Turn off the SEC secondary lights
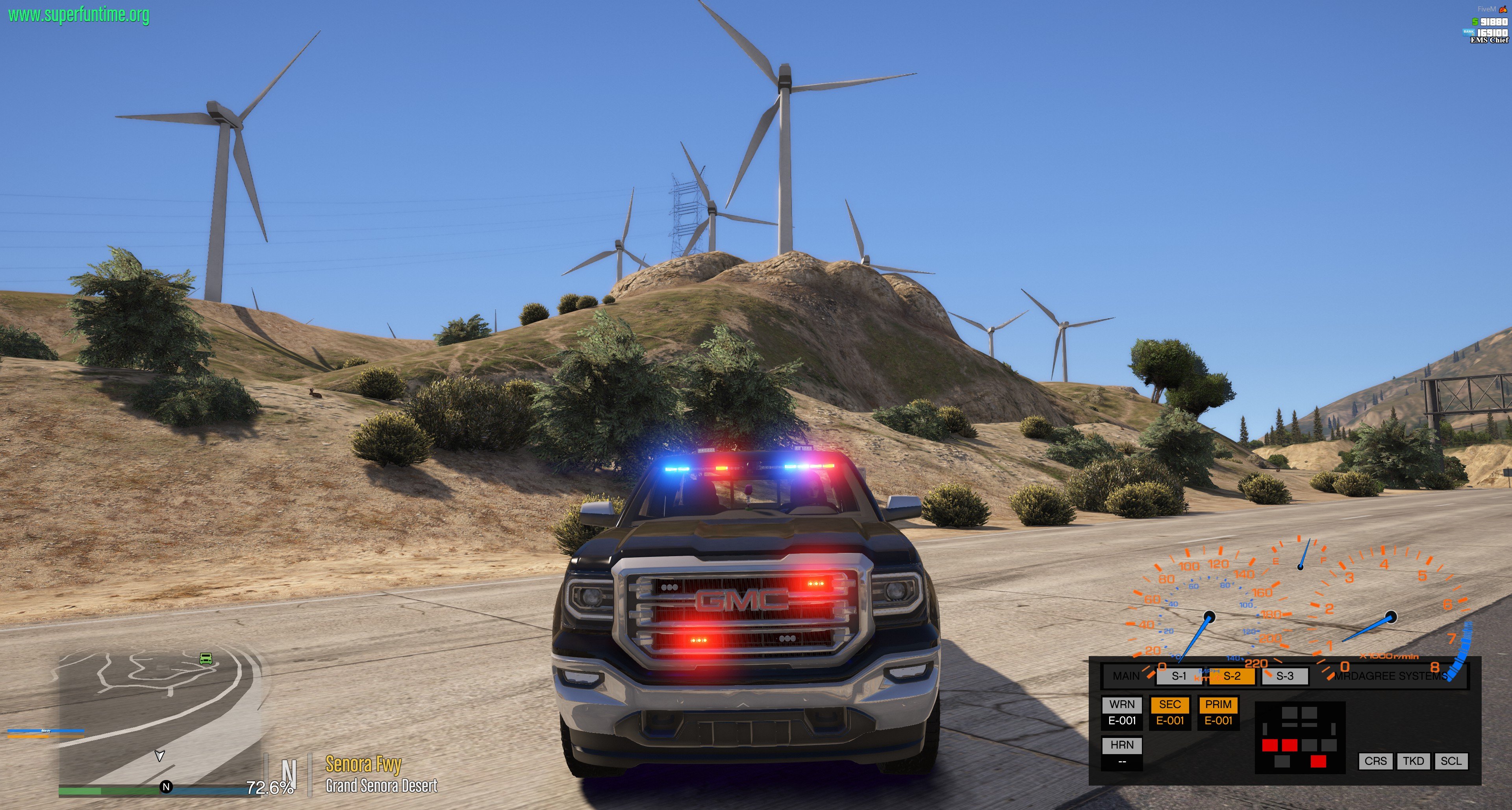 click(1170, 705)
